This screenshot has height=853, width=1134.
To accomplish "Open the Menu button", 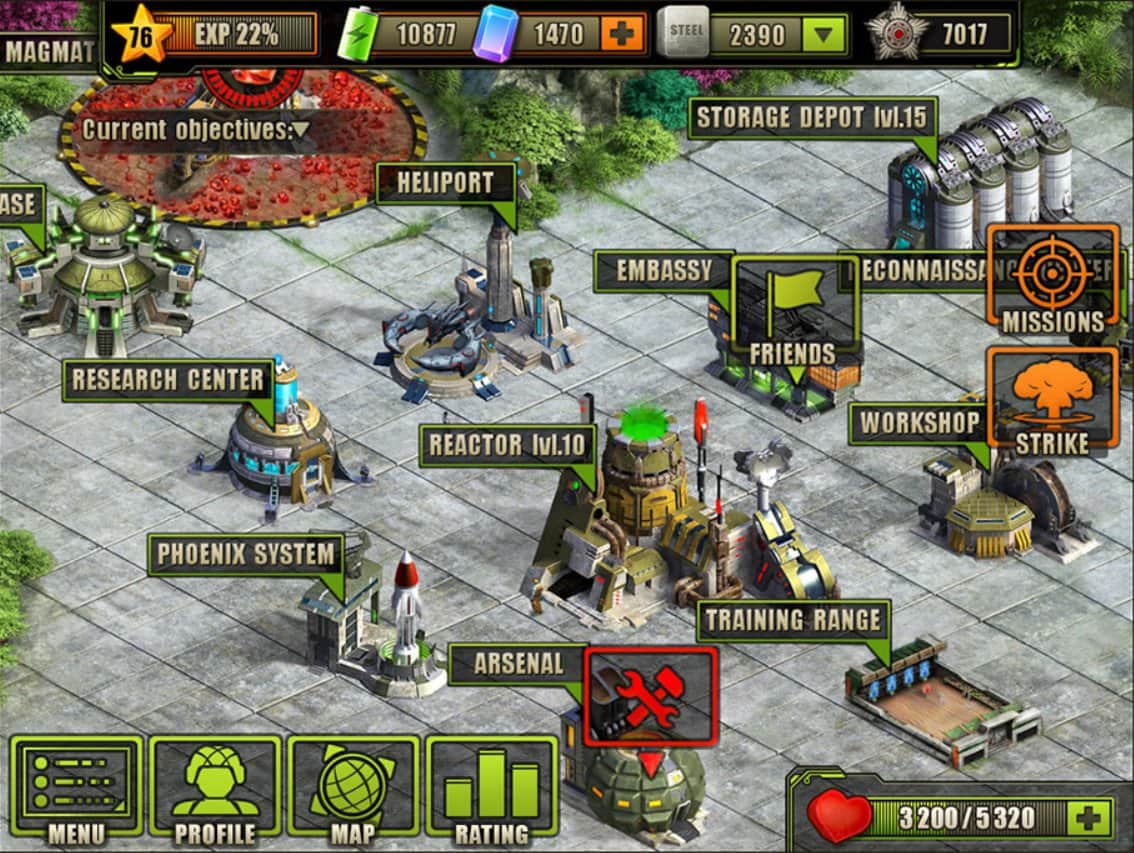I will point(76,786).
